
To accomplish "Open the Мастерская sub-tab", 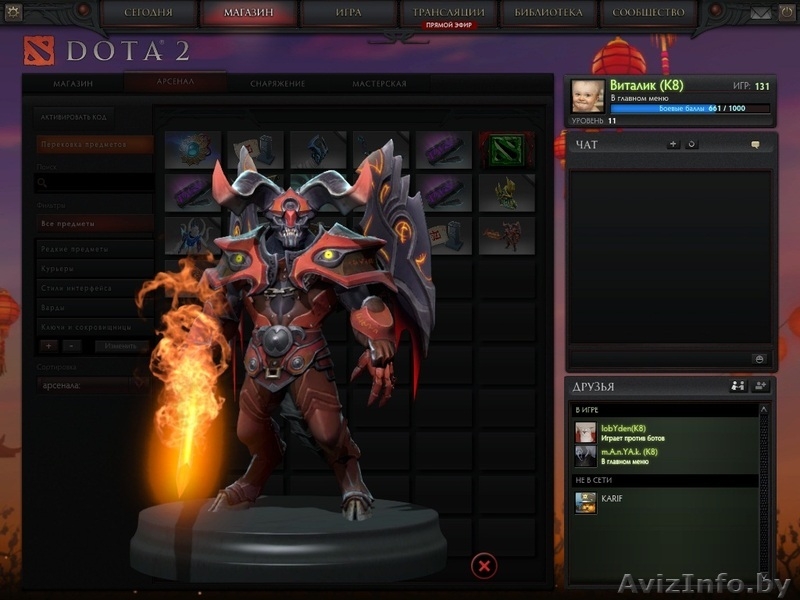I will 379,84.
